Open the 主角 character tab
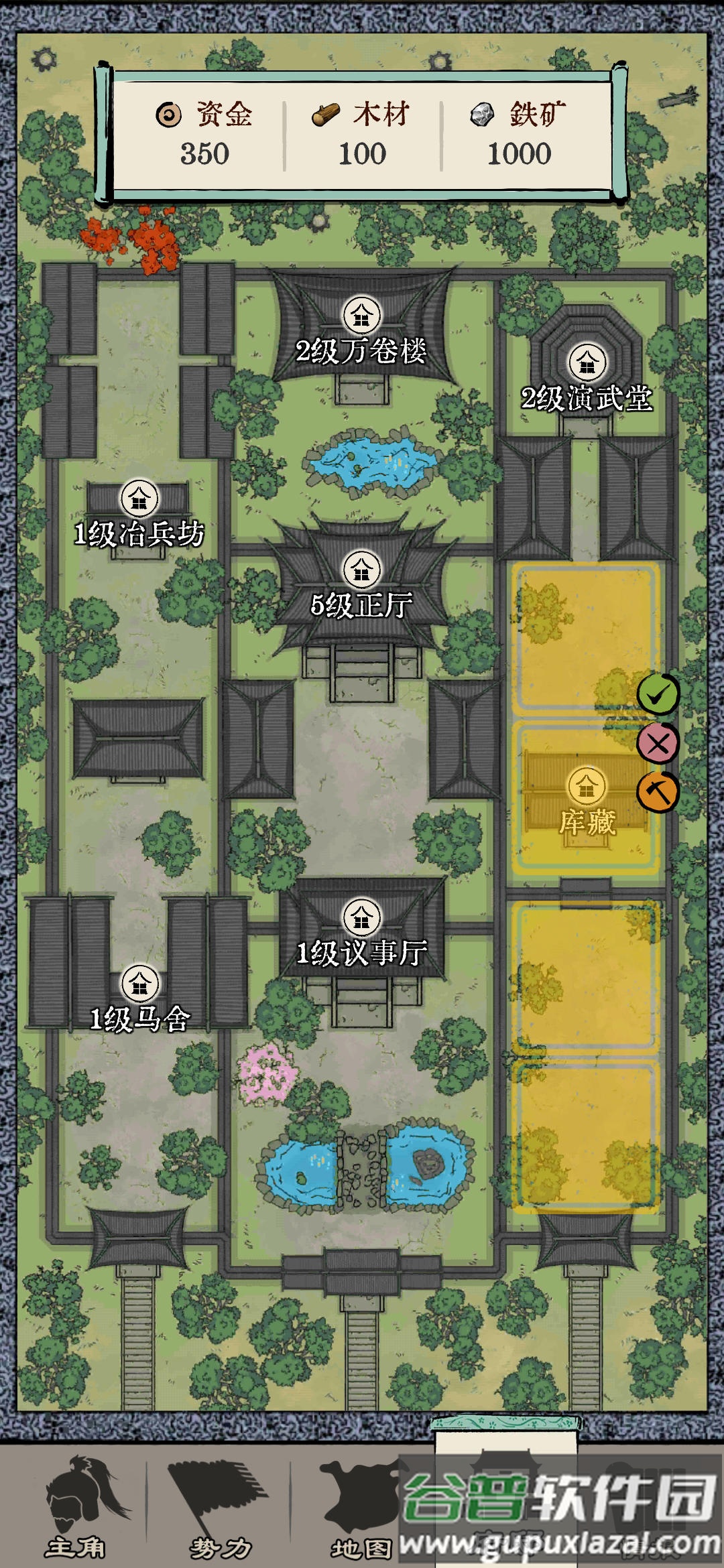 tap(76, 1506)
